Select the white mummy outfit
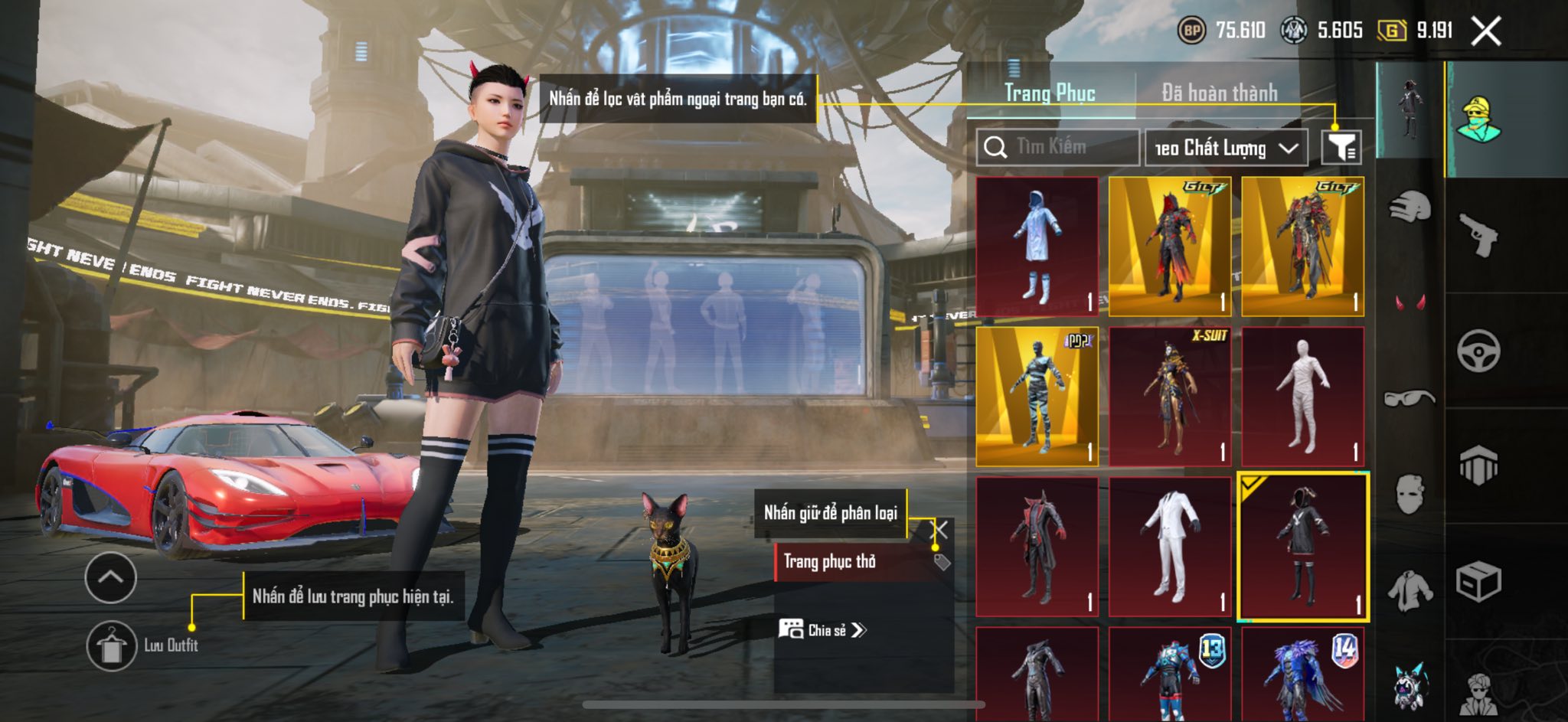This screenshot has width=1568, height=722. point(1302,397)
